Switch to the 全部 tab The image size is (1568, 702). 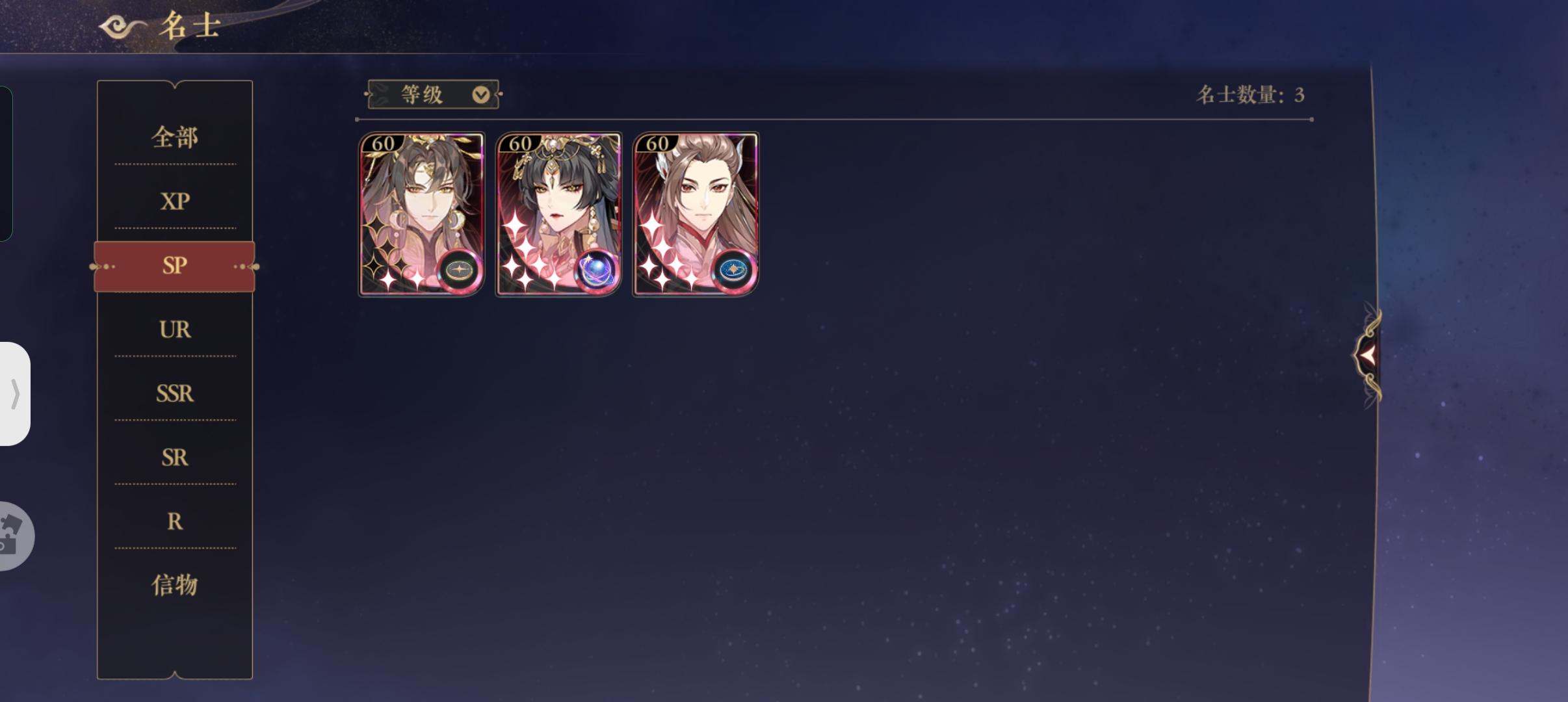(174, 137)
